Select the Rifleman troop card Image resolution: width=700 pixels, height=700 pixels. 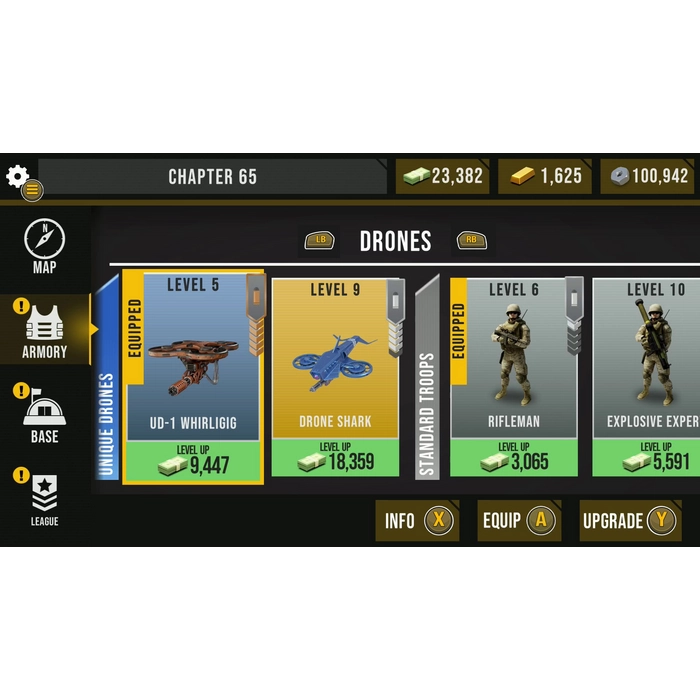pyautogui.click(x=514, y=360)
